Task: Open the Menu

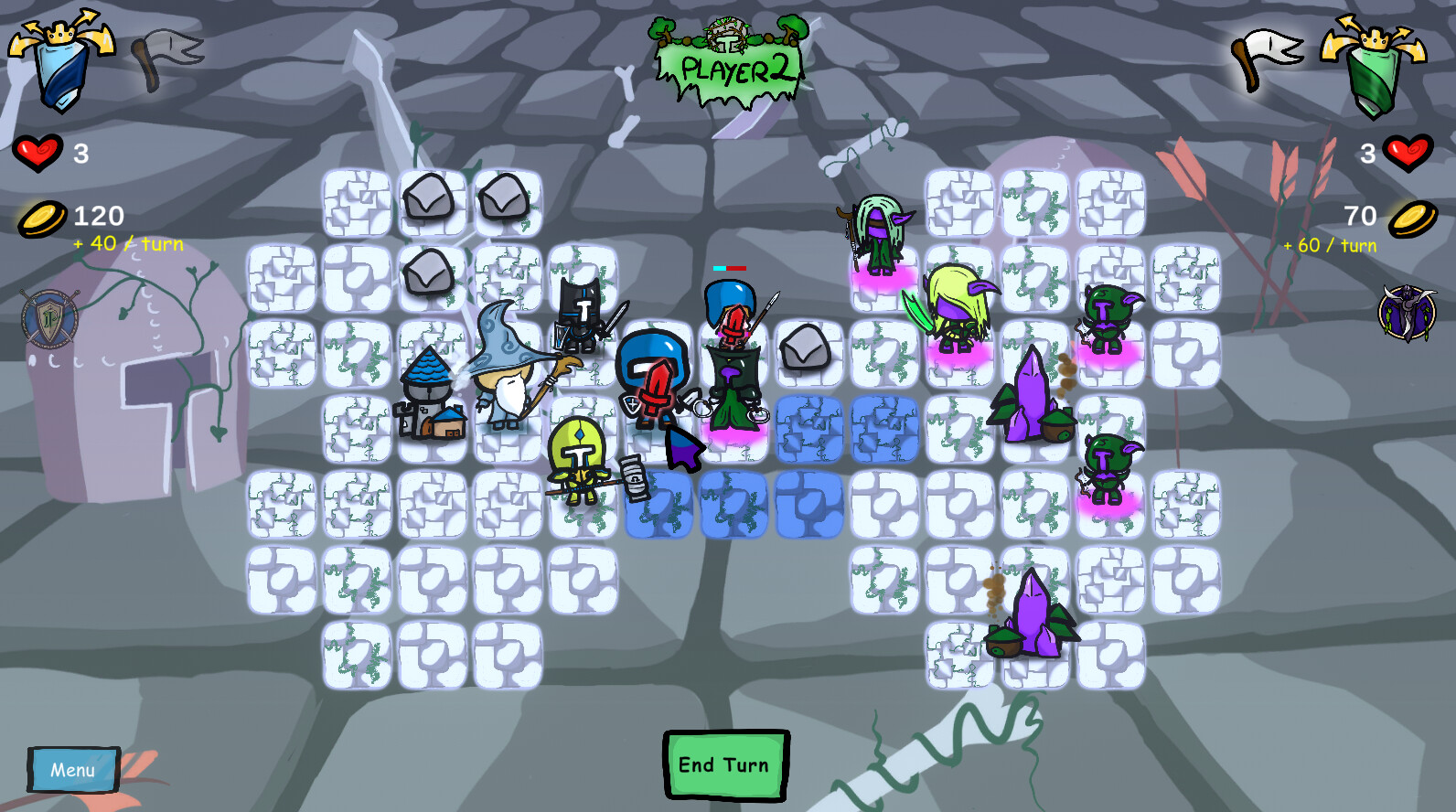Action: (73, 769)
